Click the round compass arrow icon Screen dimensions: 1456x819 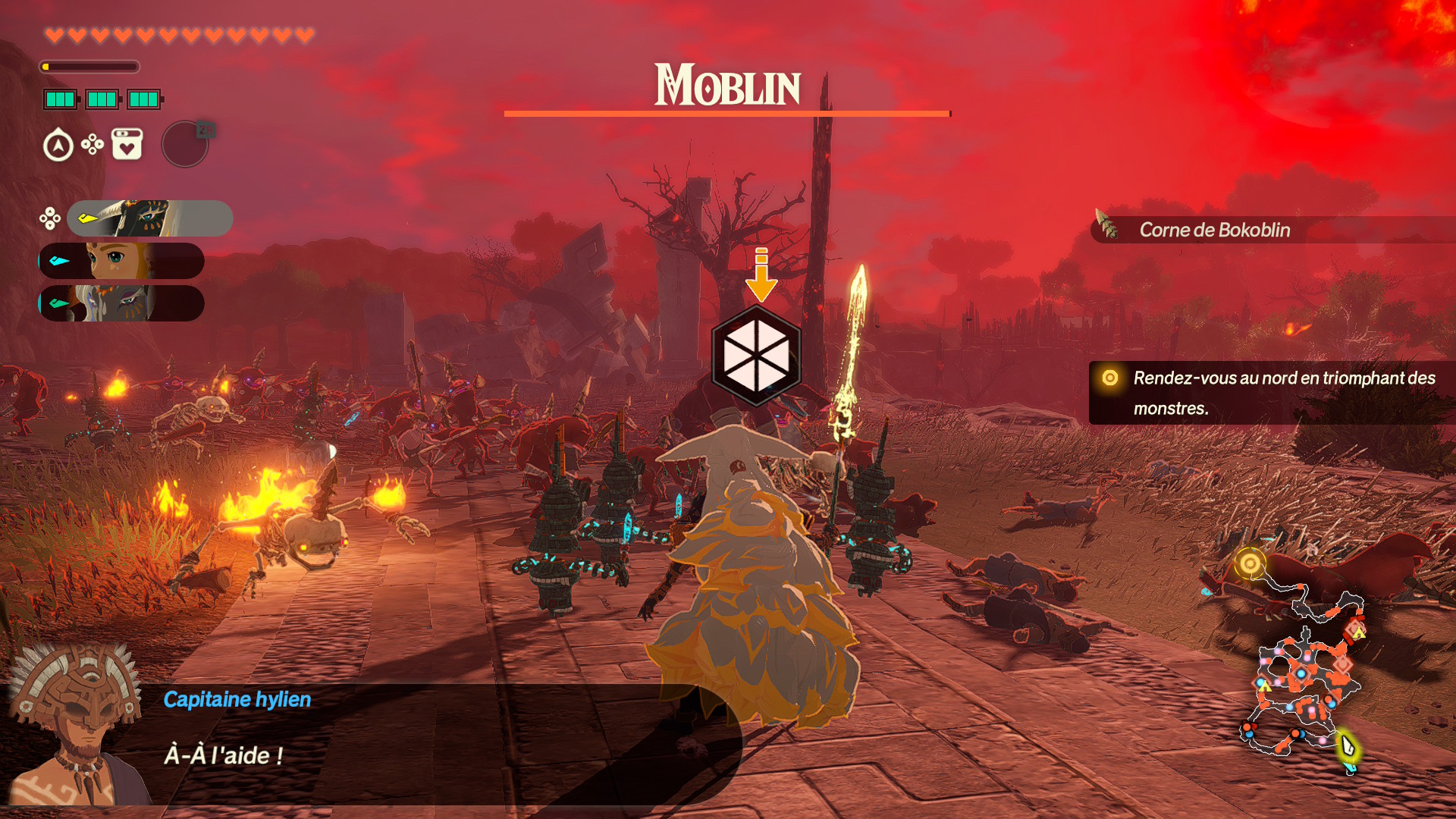(58, 146)
